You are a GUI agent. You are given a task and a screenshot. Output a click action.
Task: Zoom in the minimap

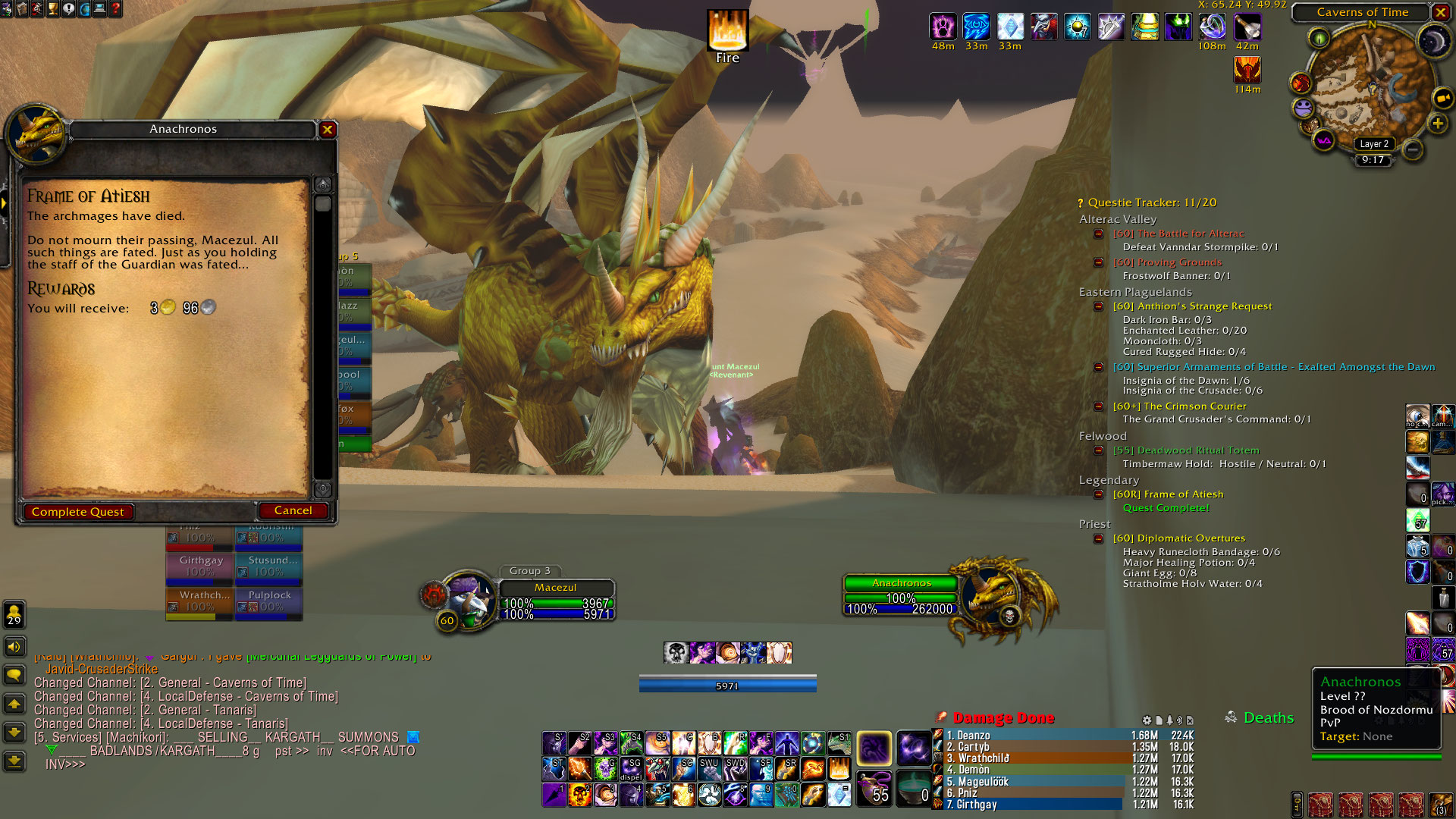pos(1437,124)
